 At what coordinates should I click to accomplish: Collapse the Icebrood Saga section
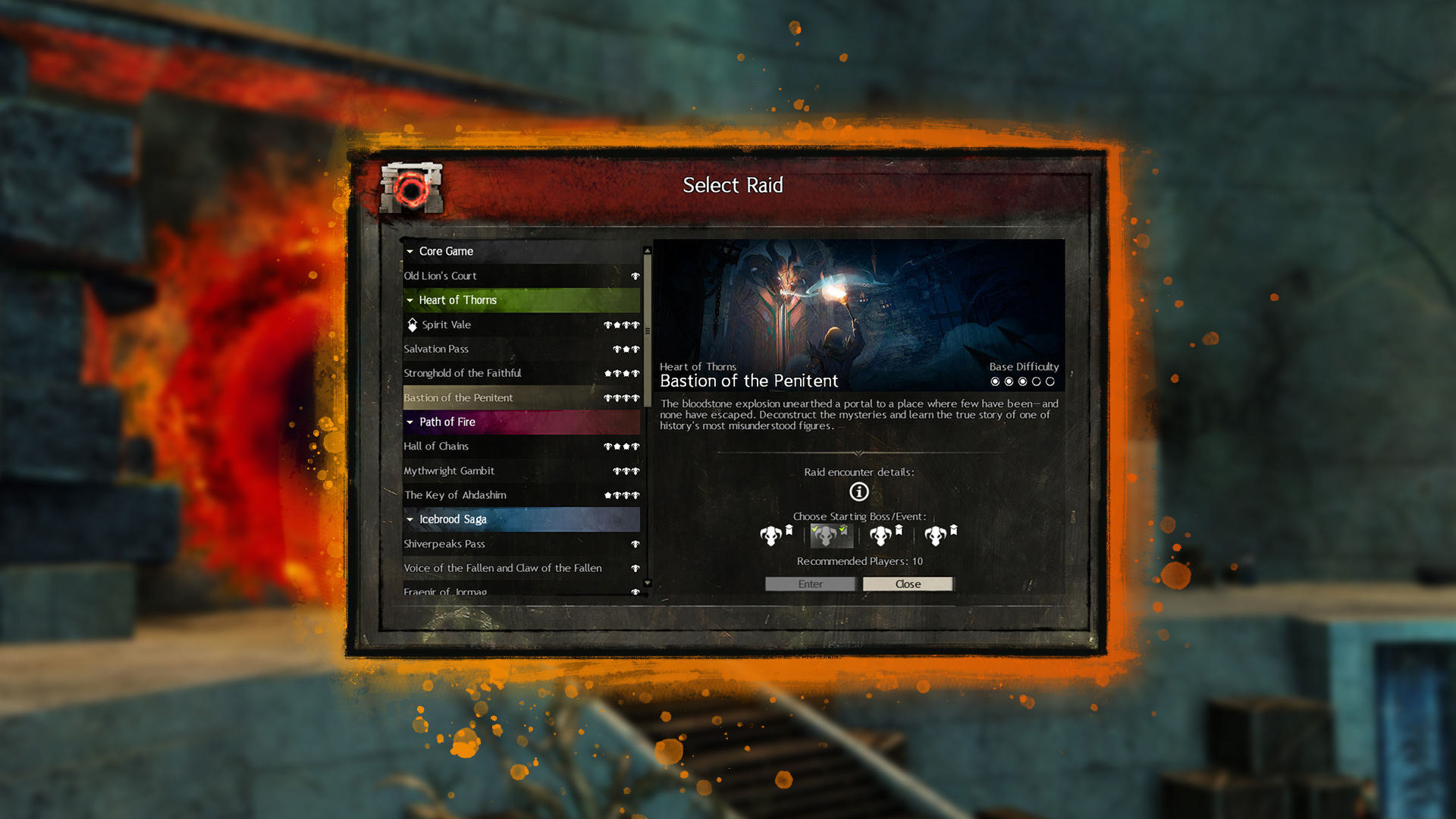click(x=410, y=519)
